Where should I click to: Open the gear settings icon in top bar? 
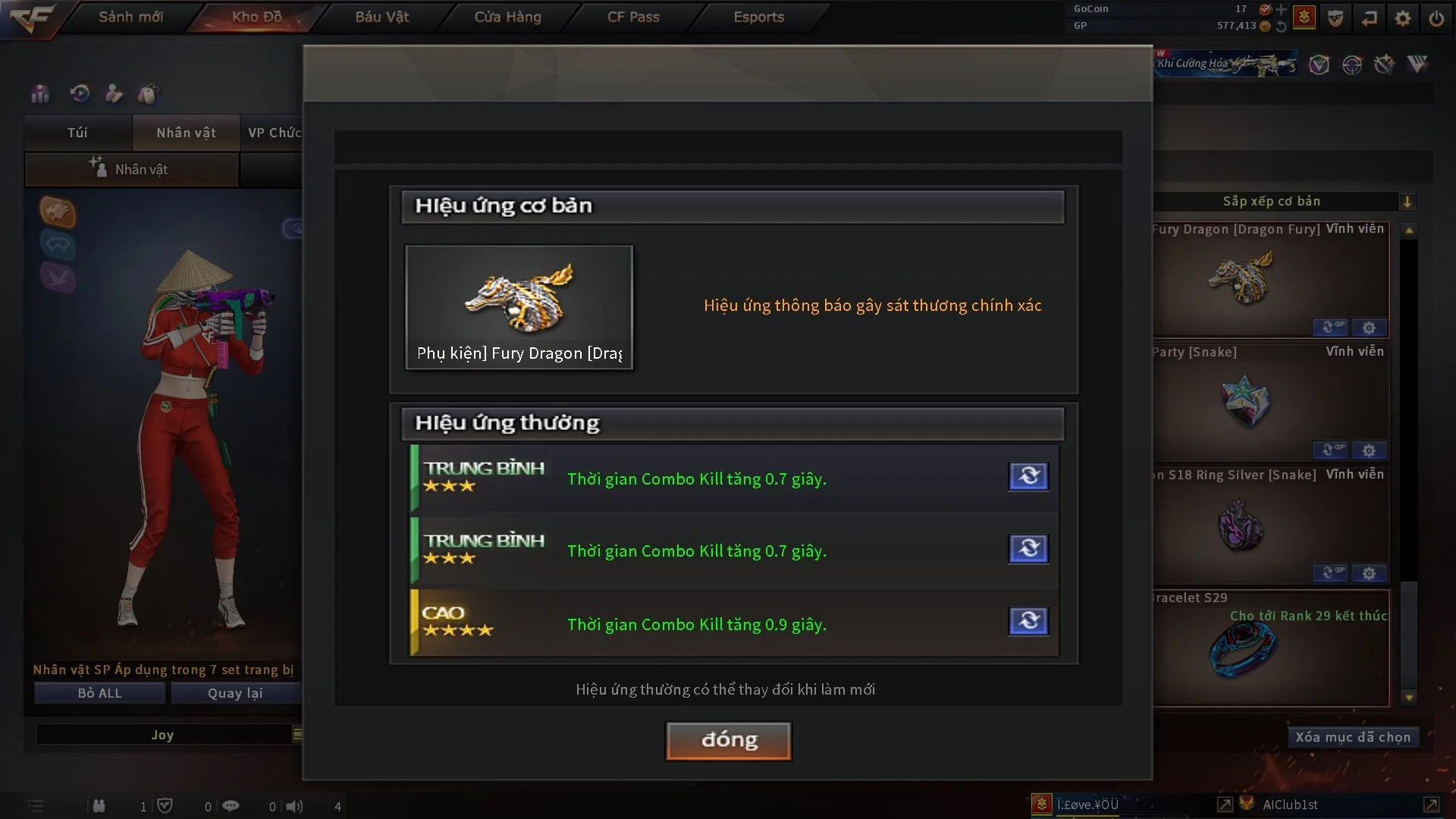click(x=1403, y=18)
